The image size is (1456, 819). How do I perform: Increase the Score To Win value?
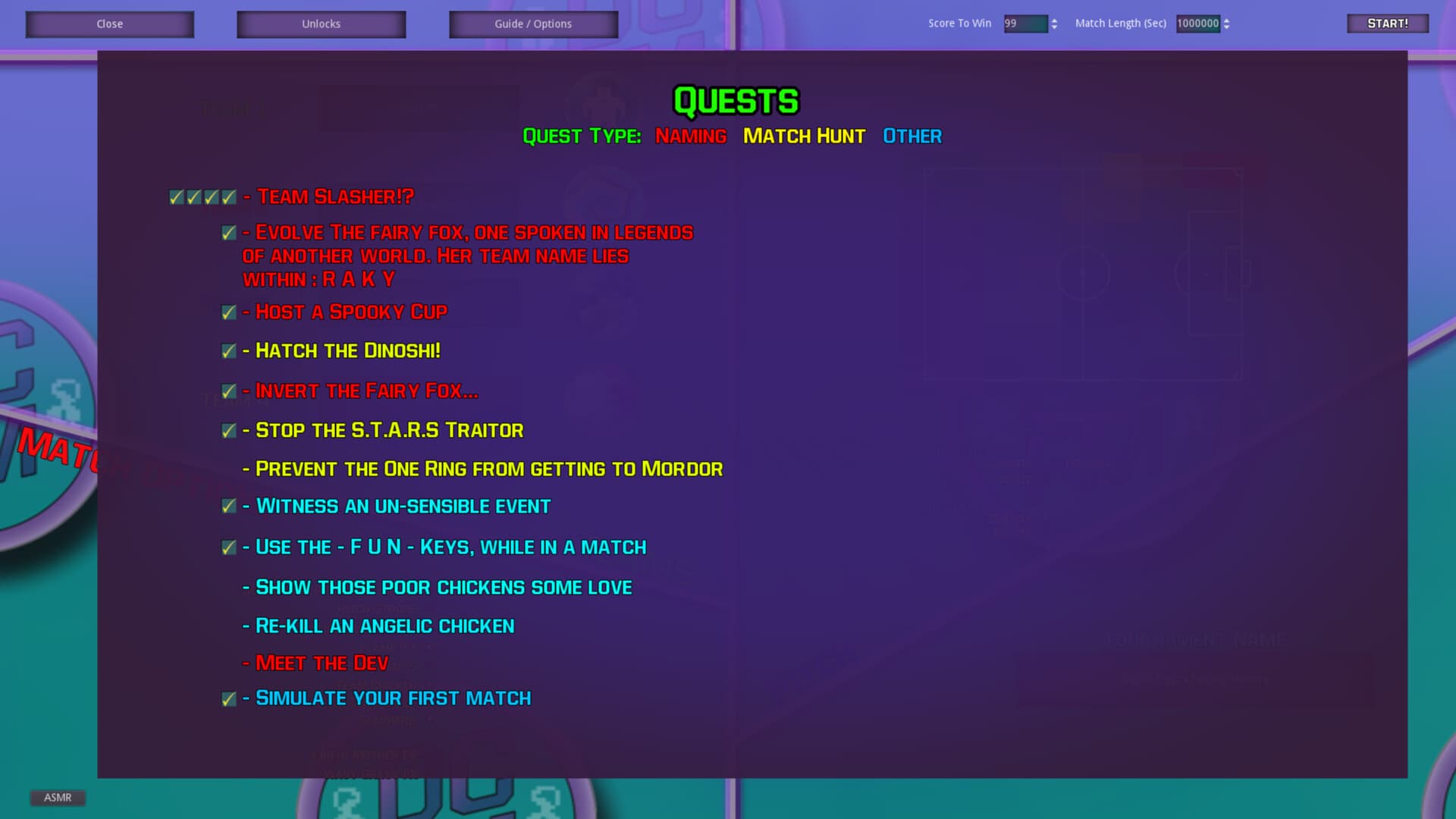(x=1055, y=20)
